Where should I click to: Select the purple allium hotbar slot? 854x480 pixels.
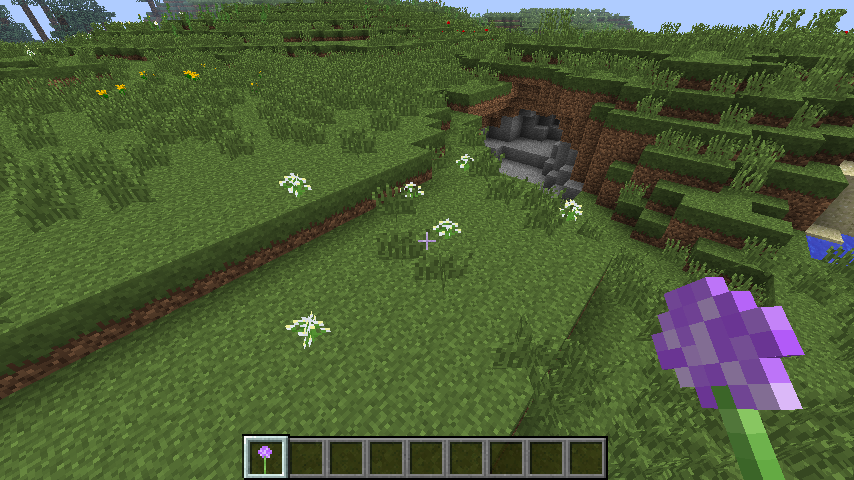(266, 457)
